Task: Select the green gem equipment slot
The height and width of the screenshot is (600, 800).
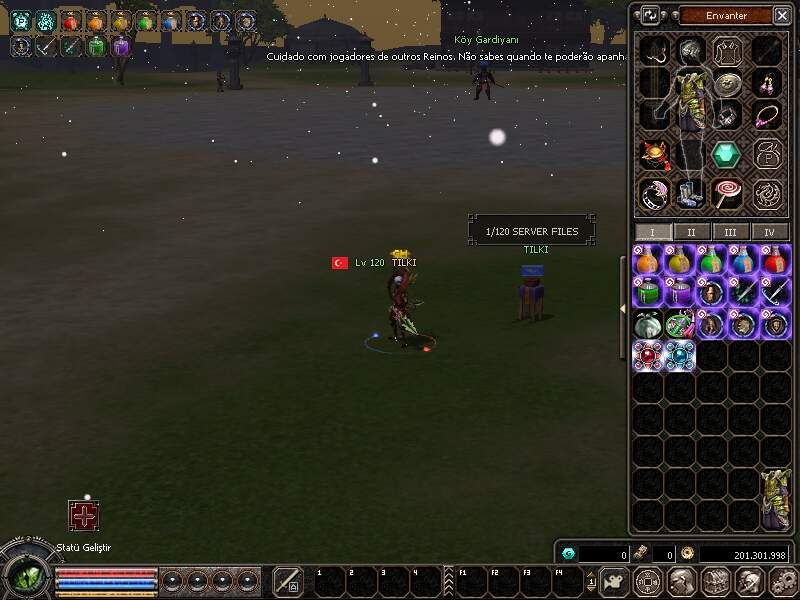Action: click(x=726, y=155)
